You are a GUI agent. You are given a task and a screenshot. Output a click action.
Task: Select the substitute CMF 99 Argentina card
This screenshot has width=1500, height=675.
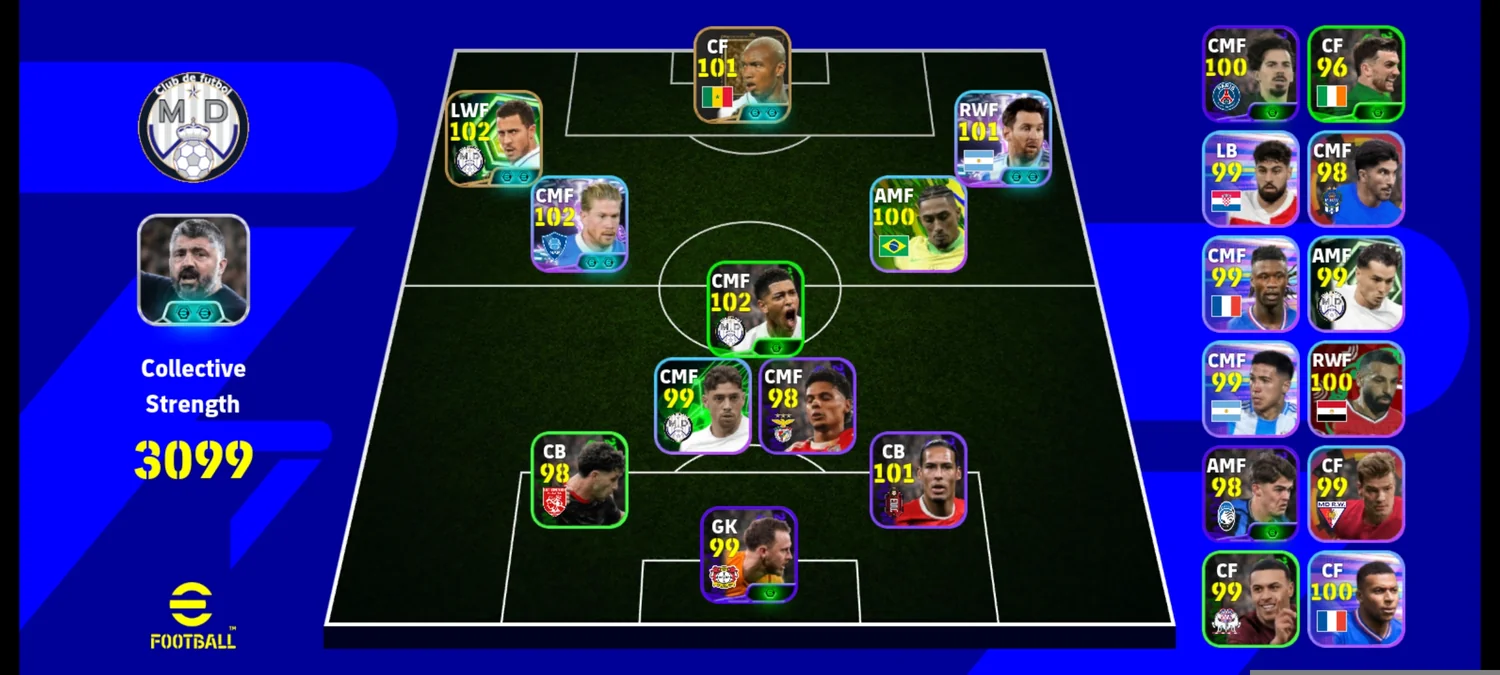coord(1250,389)
